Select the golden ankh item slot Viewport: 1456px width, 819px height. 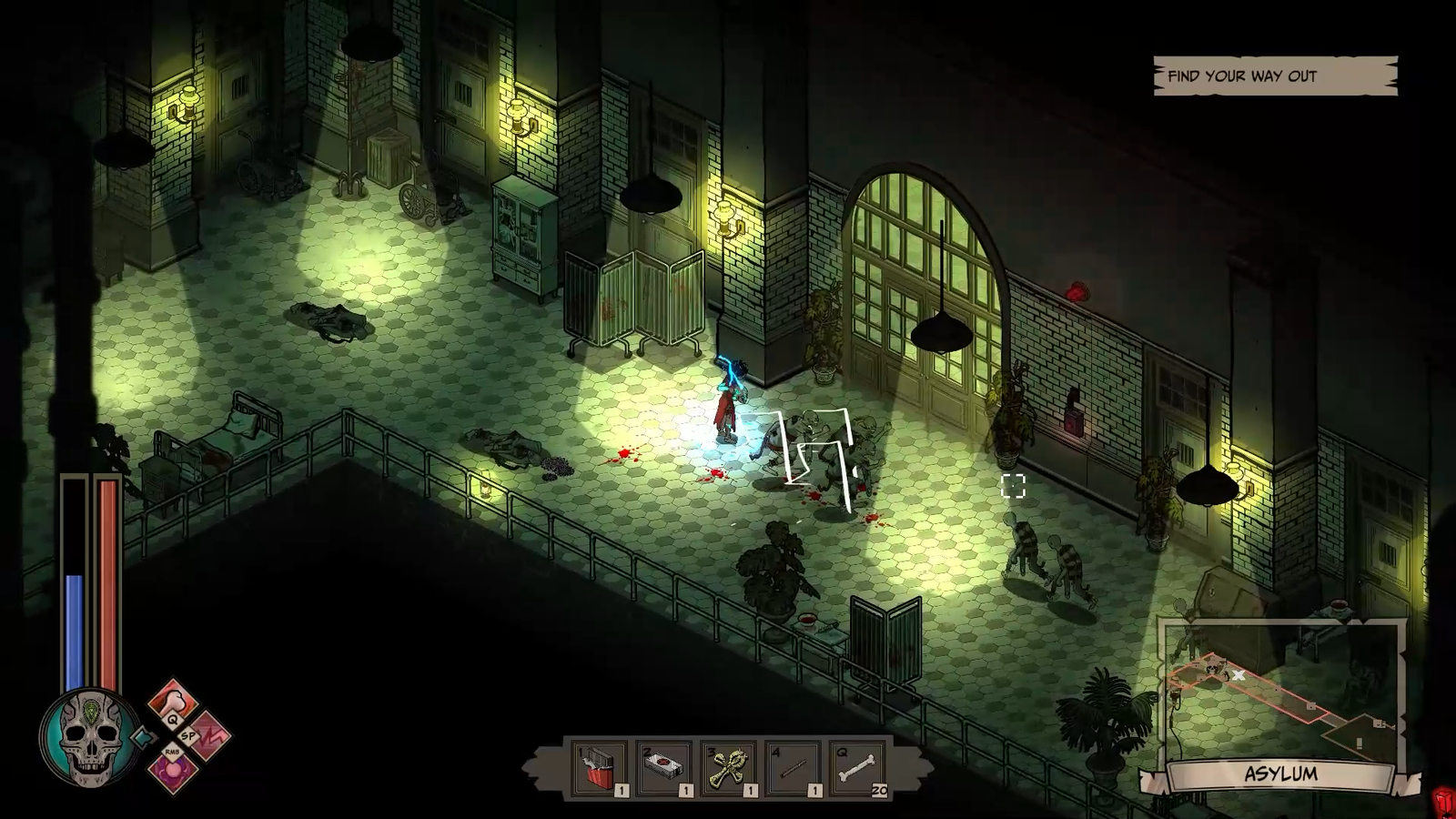tap(730, 770)
